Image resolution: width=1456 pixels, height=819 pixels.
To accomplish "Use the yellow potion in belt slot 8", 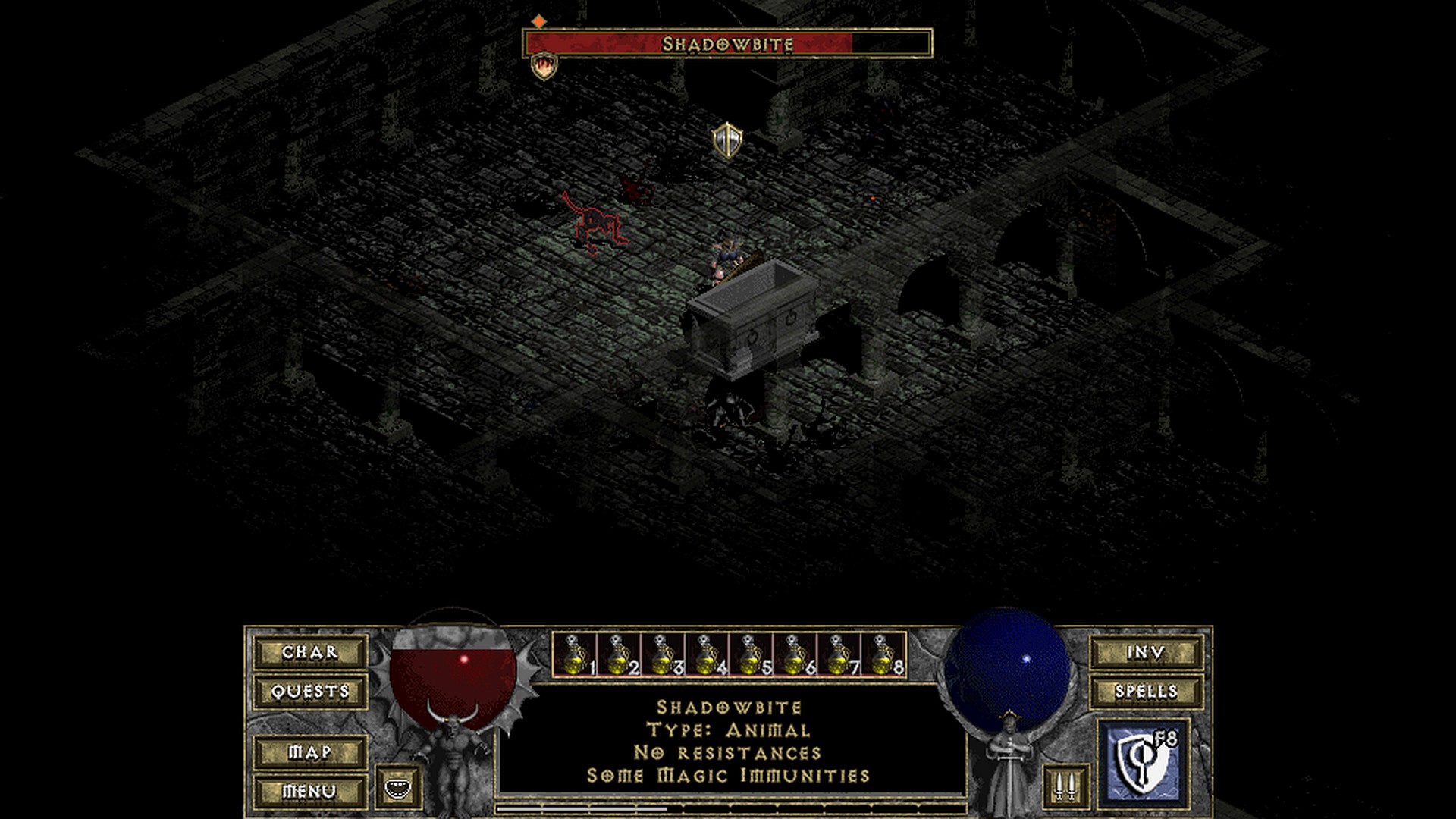I will (883, 654).
